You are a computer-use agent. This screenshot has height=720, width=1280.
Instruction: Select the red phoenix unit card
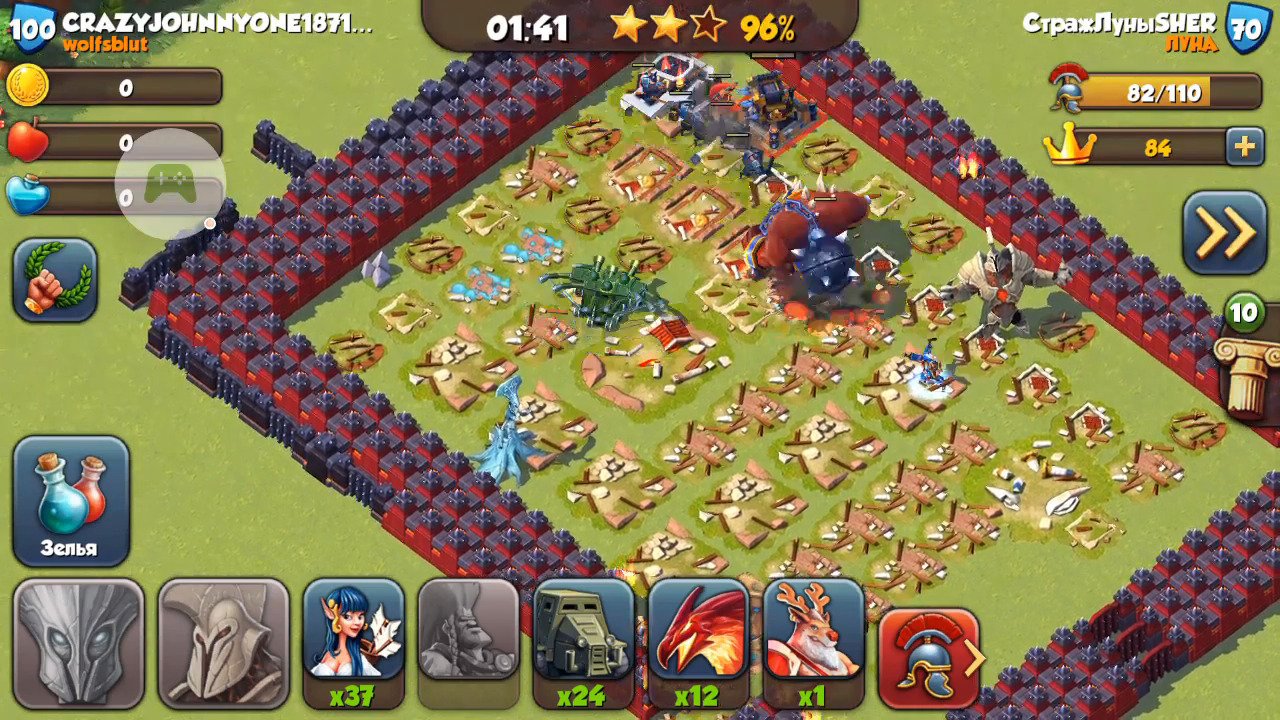[699, 632]
